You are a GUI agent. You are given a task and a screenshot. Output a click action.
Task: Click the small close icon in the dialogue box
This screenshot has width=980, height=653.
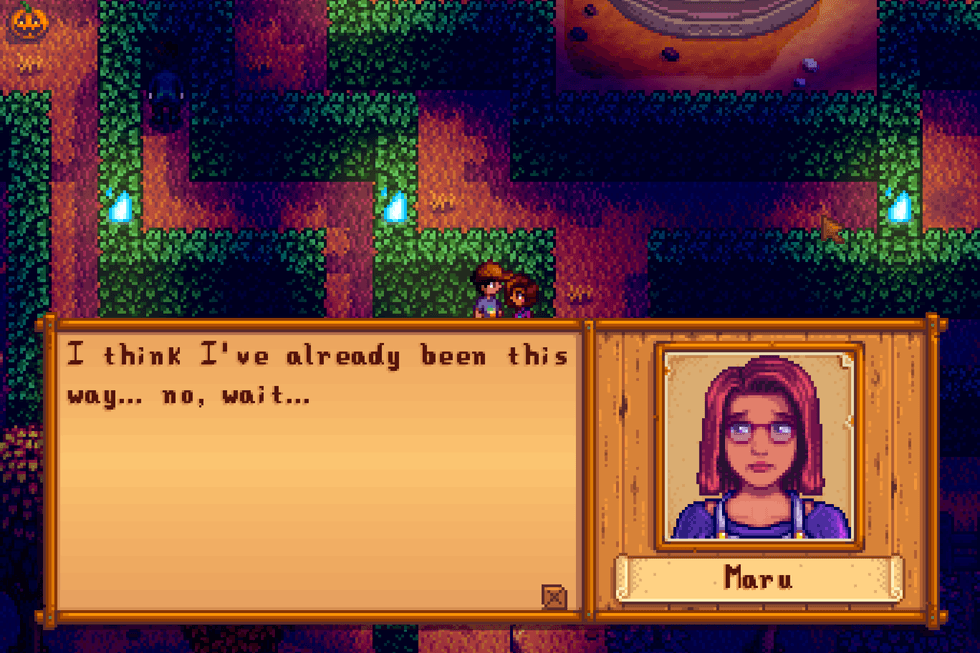point(553,597)
